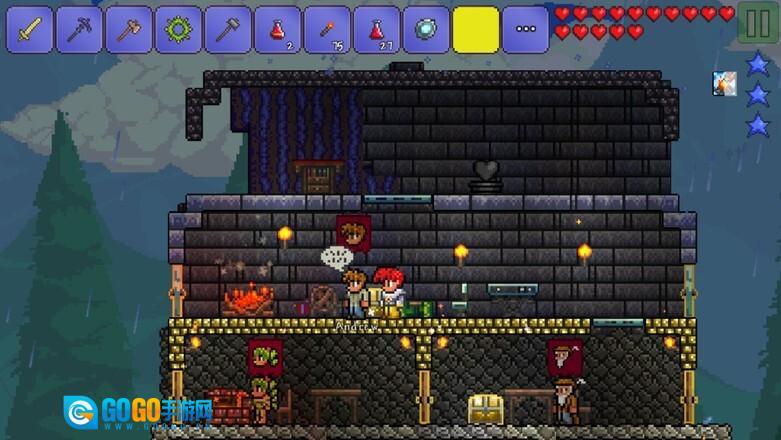Viewport: 781px width, 440px height.
Task: Choose the axe hotbar slot
Action: (x=130, y=30)
